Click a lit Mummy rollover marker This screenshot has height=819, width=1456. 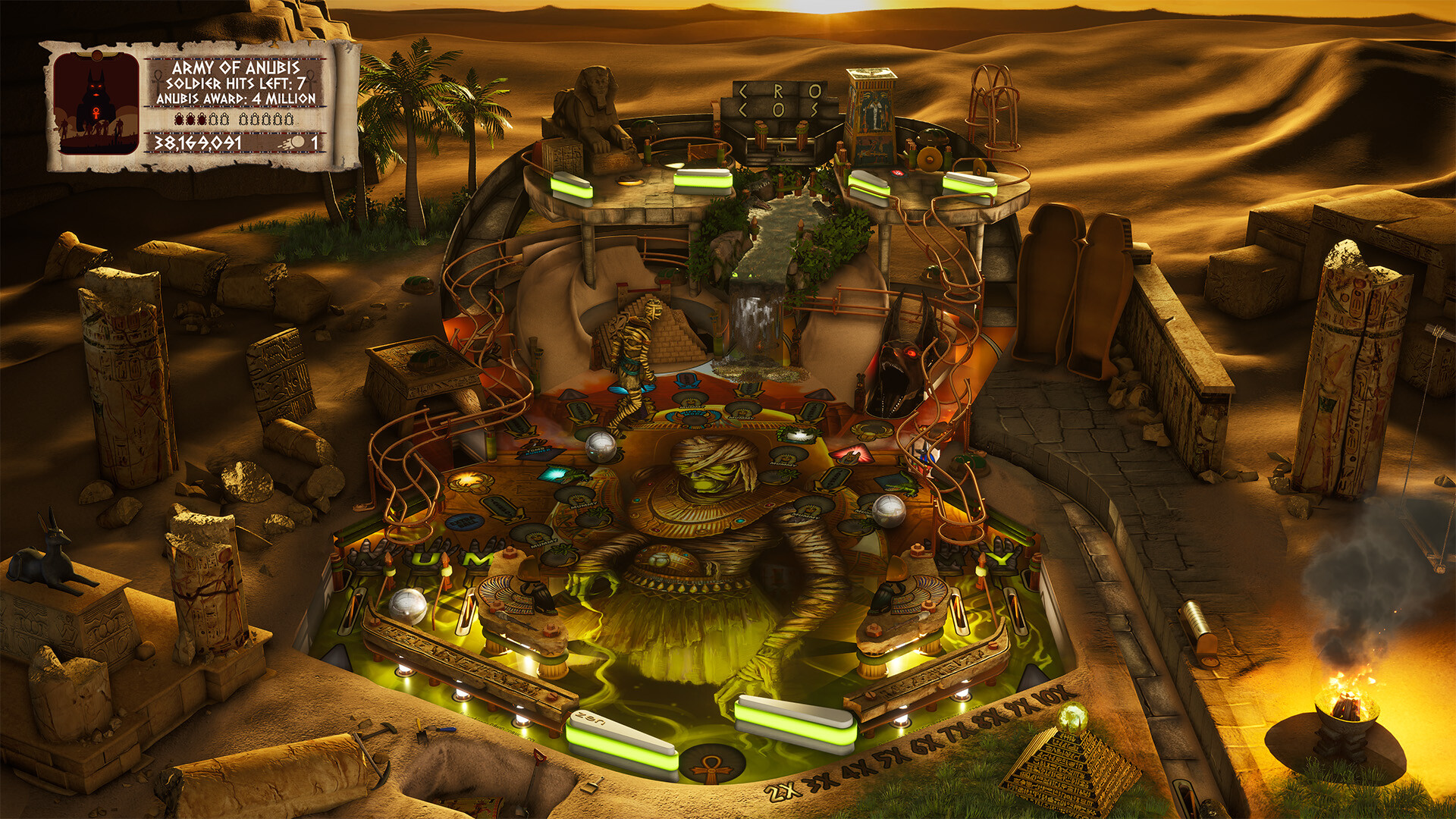pos(690,403)
